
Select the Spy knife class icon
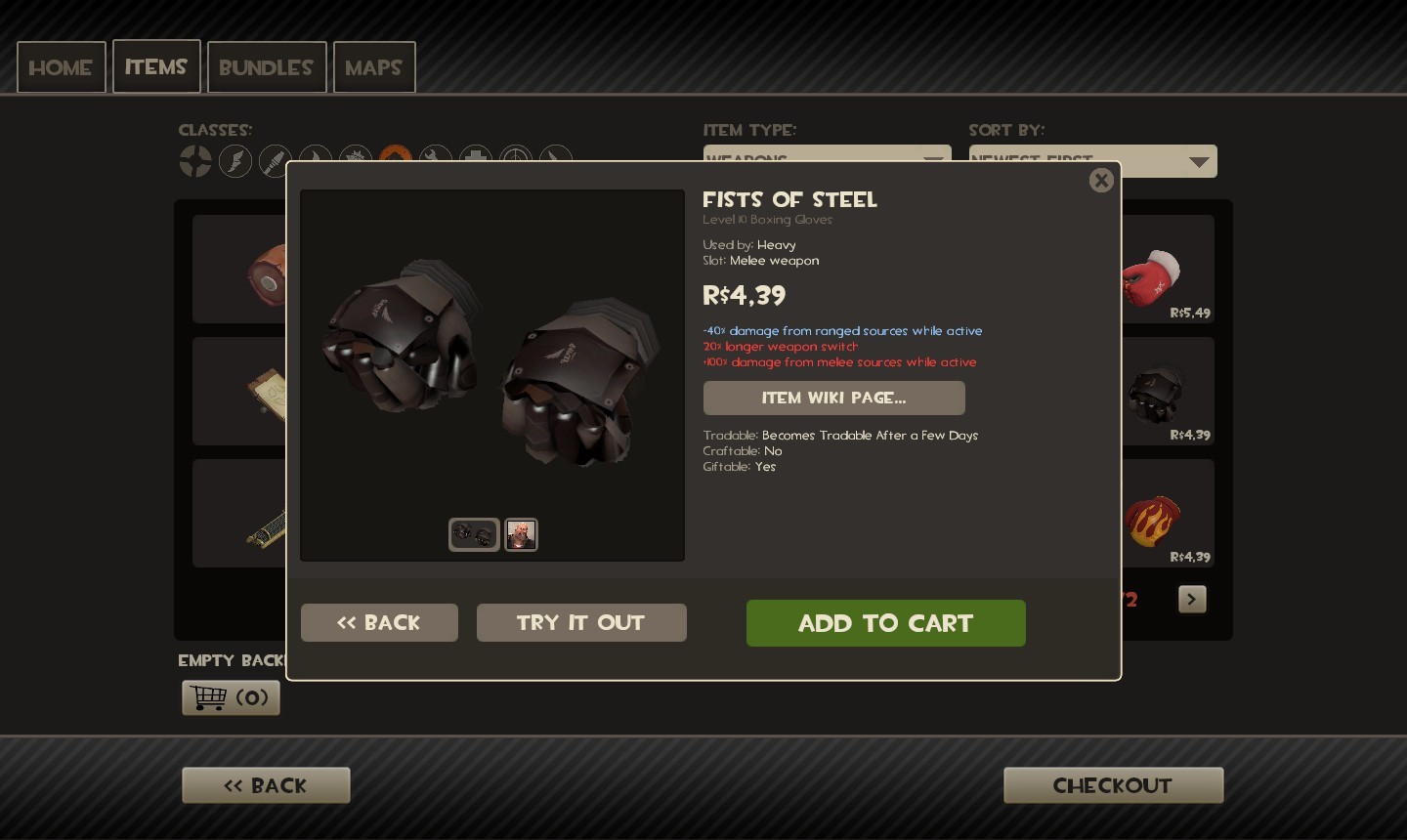(x=555, y=160)
